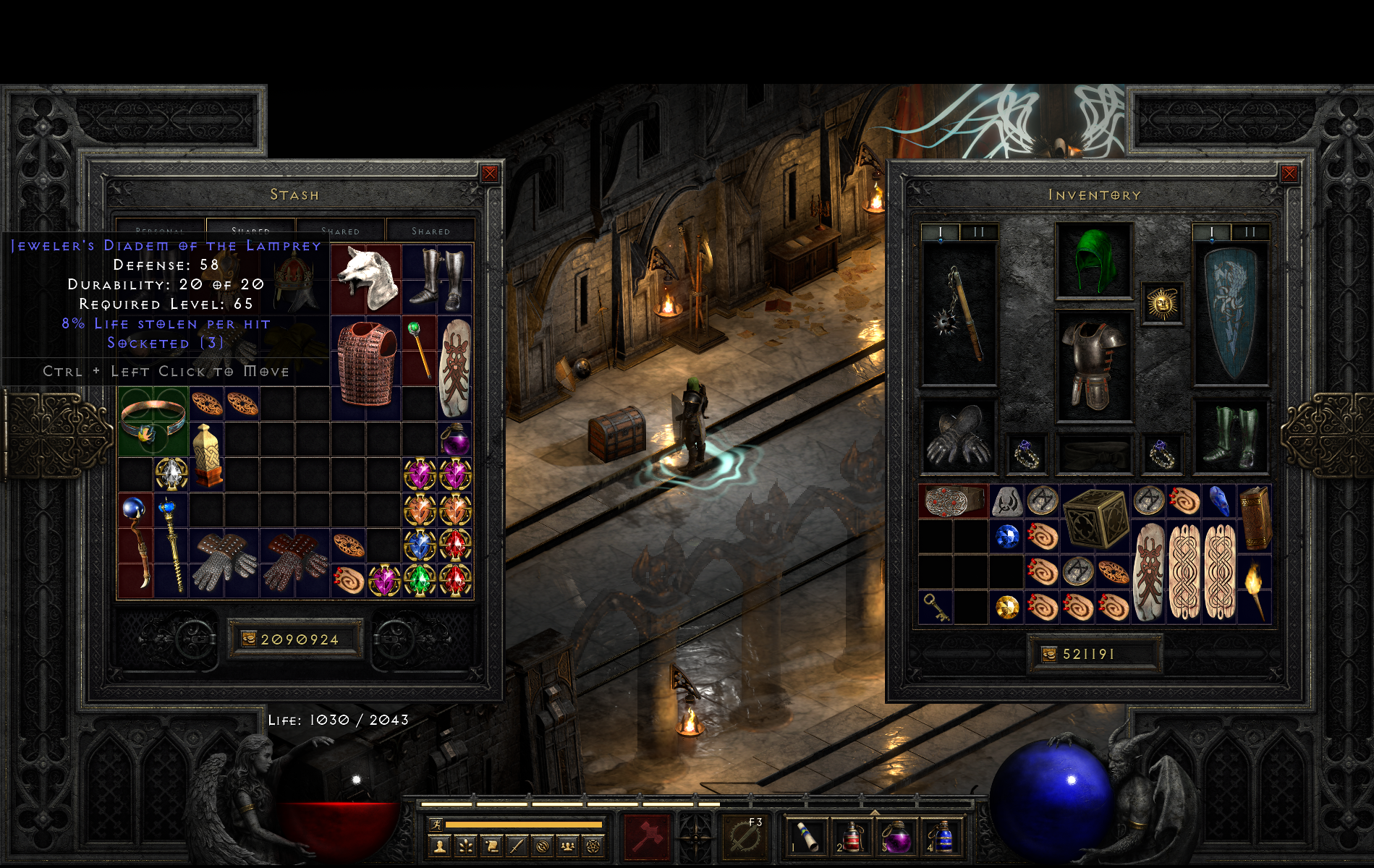The height and width of the screenshot is (868, 1374).
Task: Pick up the Horadric Cube in the inventory
Action: tap(1095, 518)
